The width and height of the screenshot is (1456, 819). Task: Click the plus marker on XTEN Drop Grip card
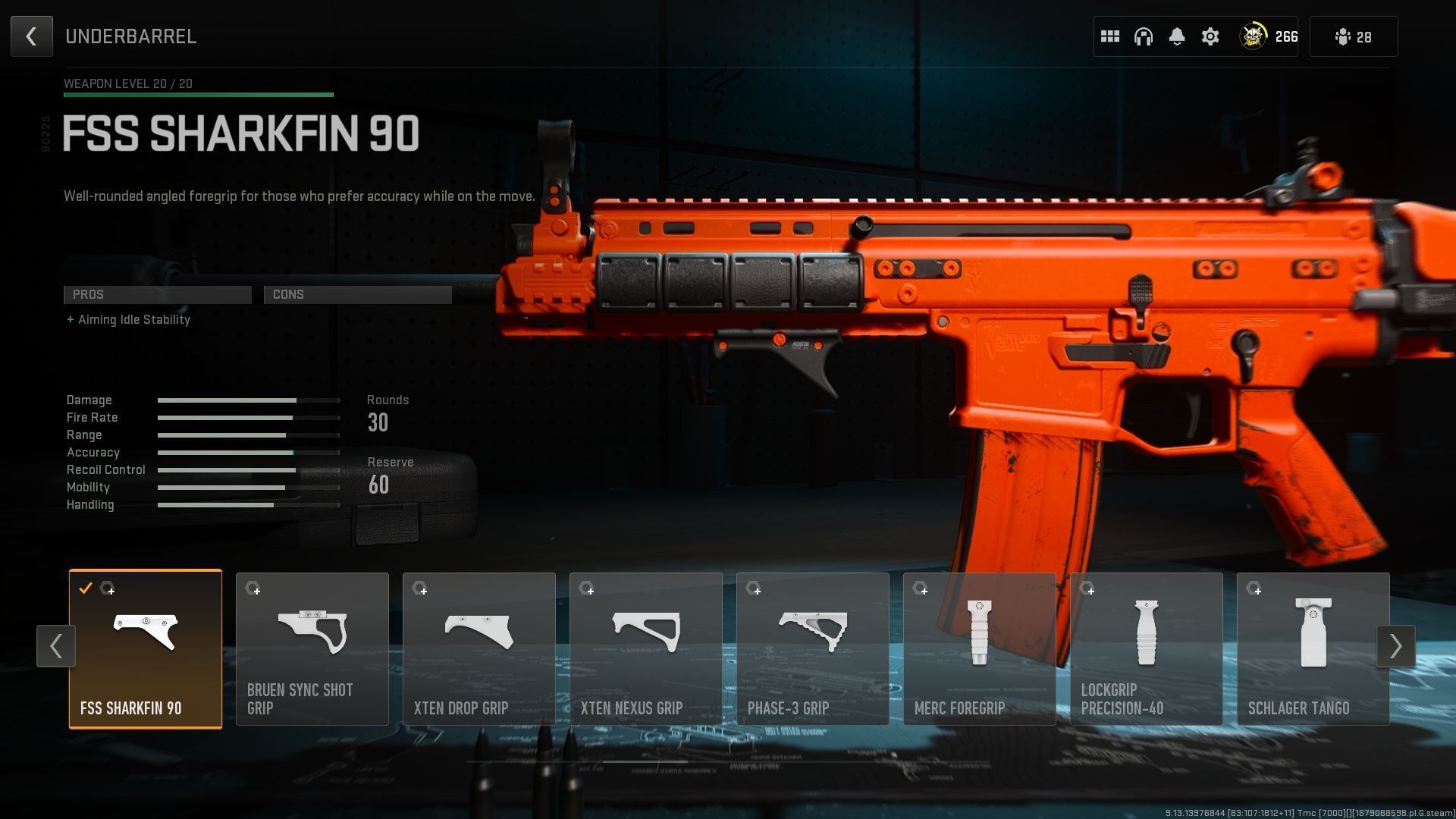[423, 589]
